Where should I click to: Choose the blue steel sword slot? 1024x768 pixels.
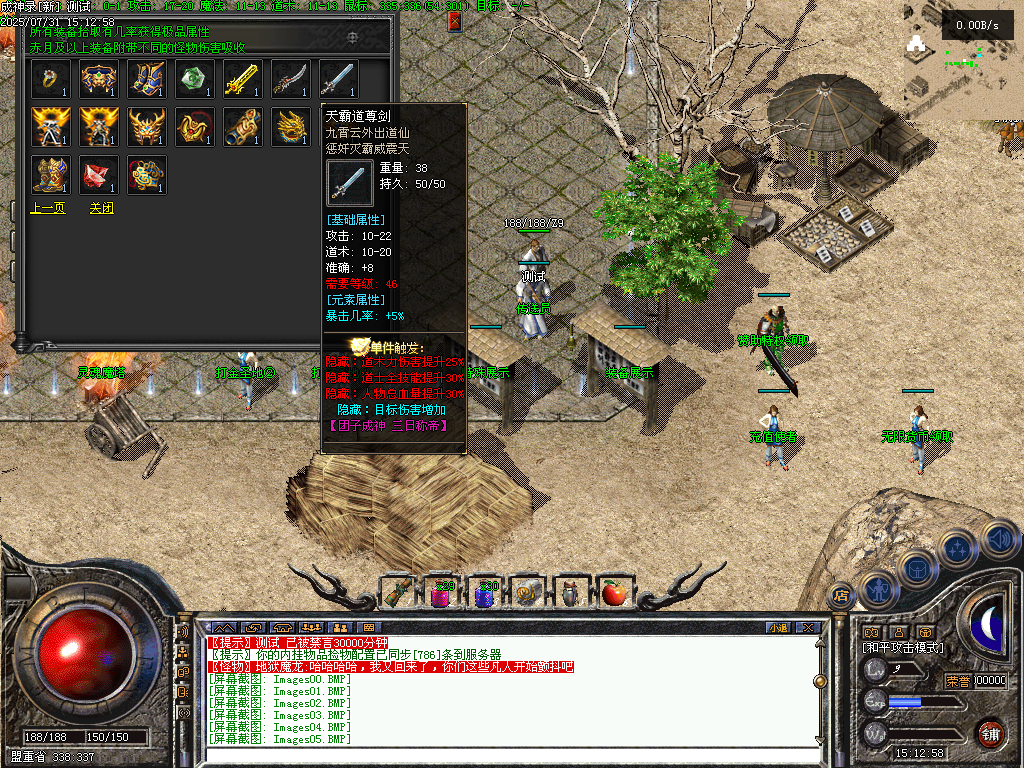(338, 79)
